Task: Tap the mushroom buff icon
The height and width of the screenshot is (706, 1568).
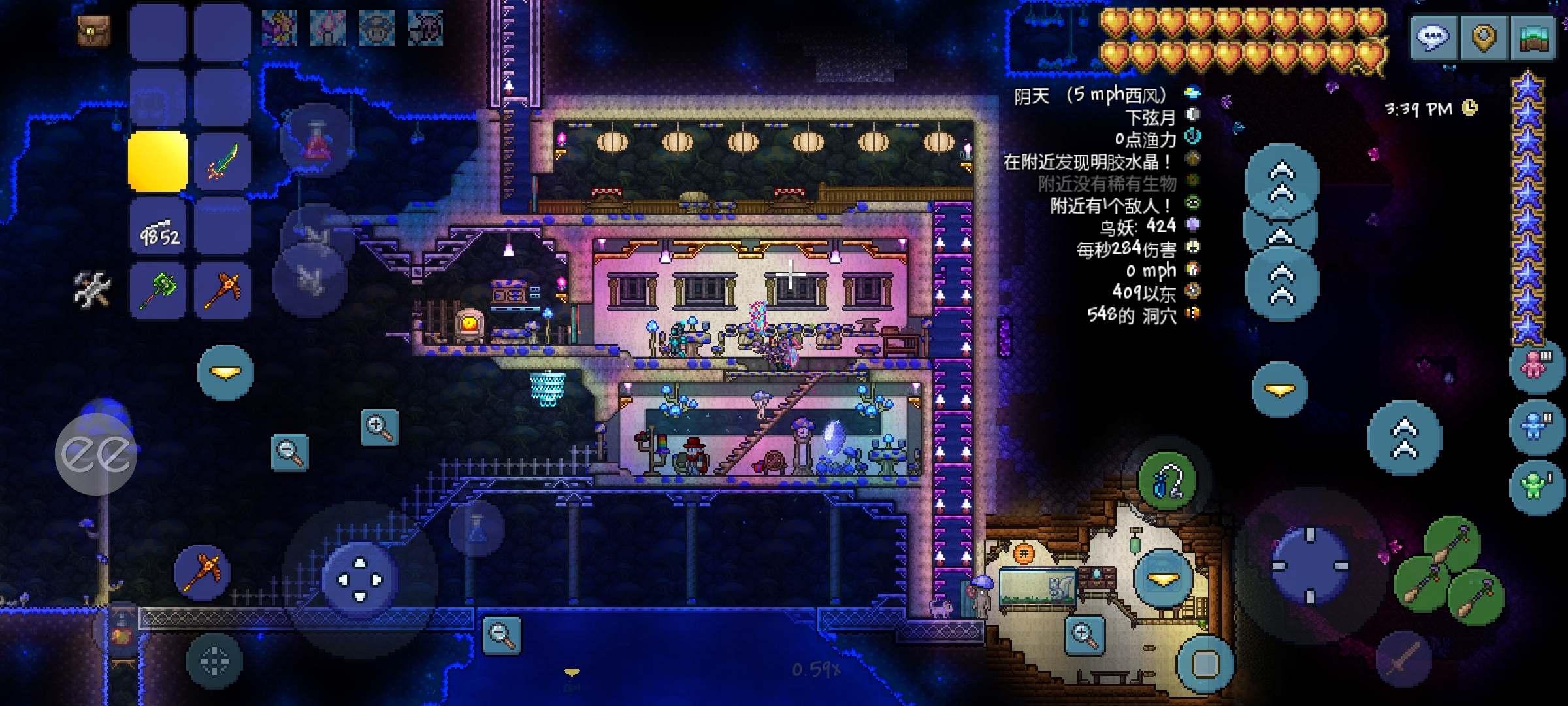Action: pyautogui.click(x=376, y=29)
